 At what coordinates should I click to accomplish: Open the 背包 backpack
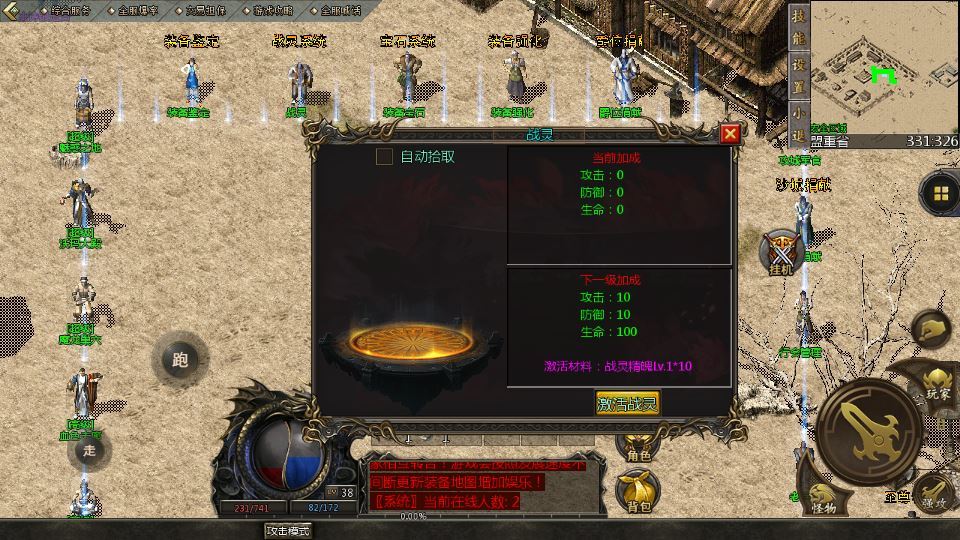point(637,492)
